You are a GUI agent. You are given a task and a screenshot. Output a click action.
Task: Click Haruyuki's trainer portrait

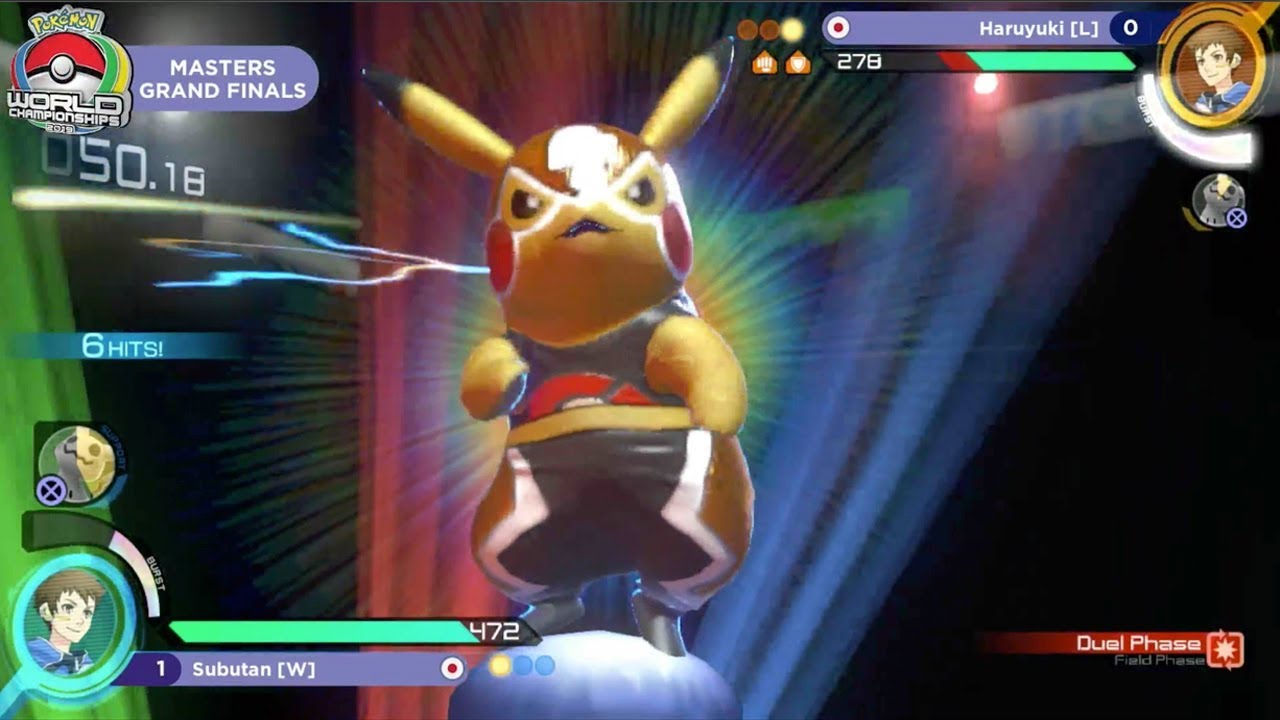point(1214,65)
